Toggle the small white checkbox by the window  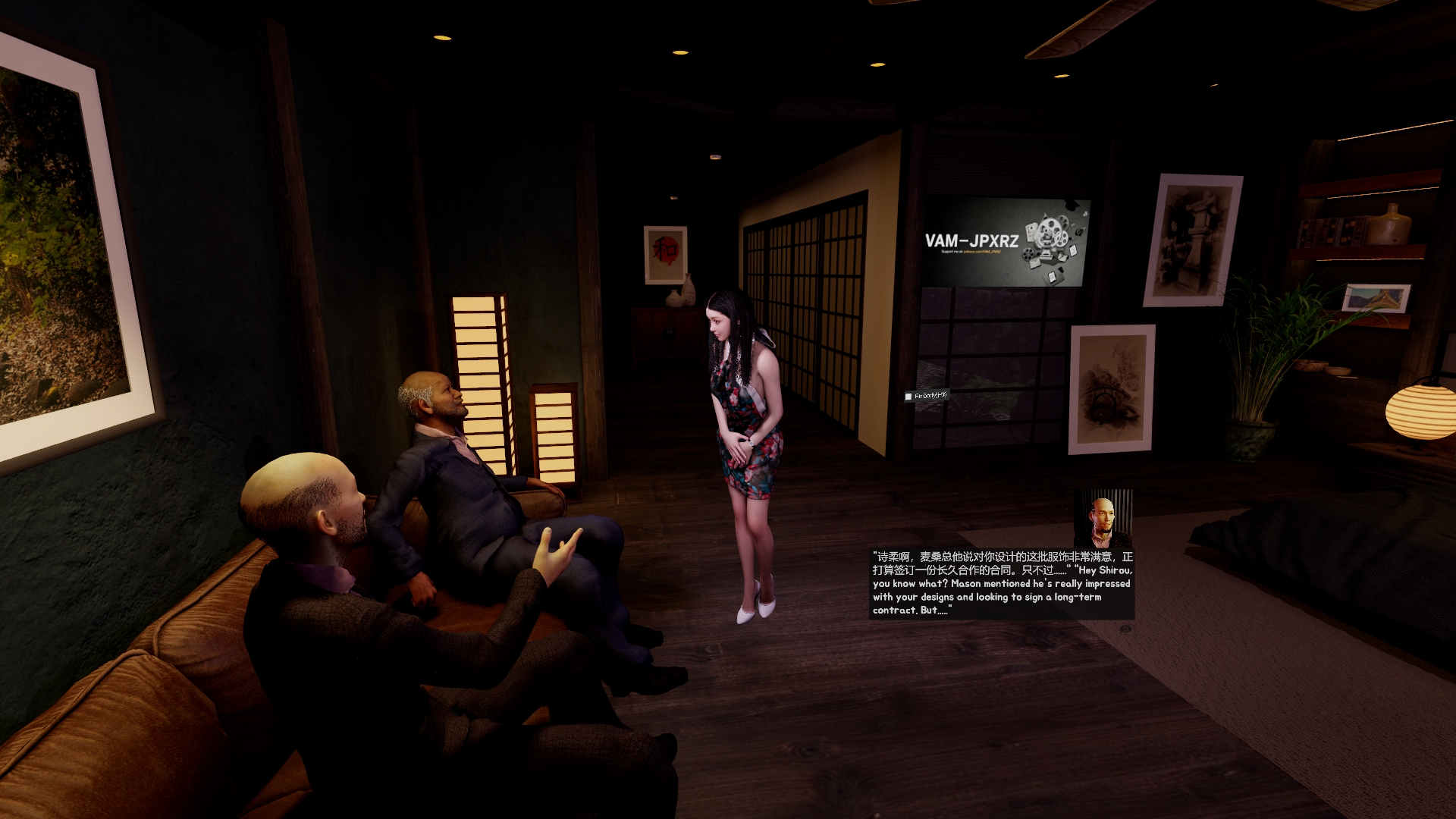(x=908, y=397)
